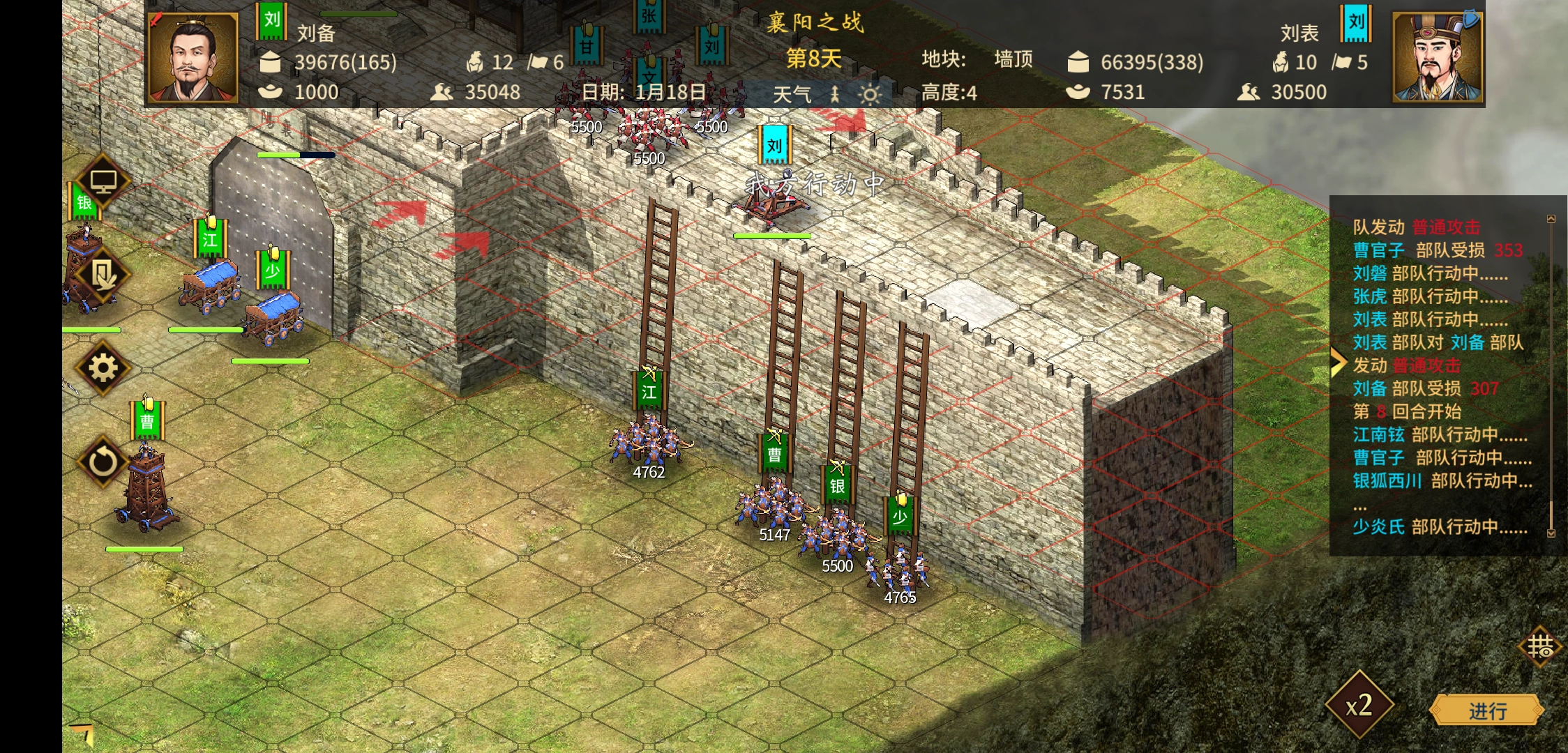
Task: Click the circular arrow undo button
Action: 103,461
